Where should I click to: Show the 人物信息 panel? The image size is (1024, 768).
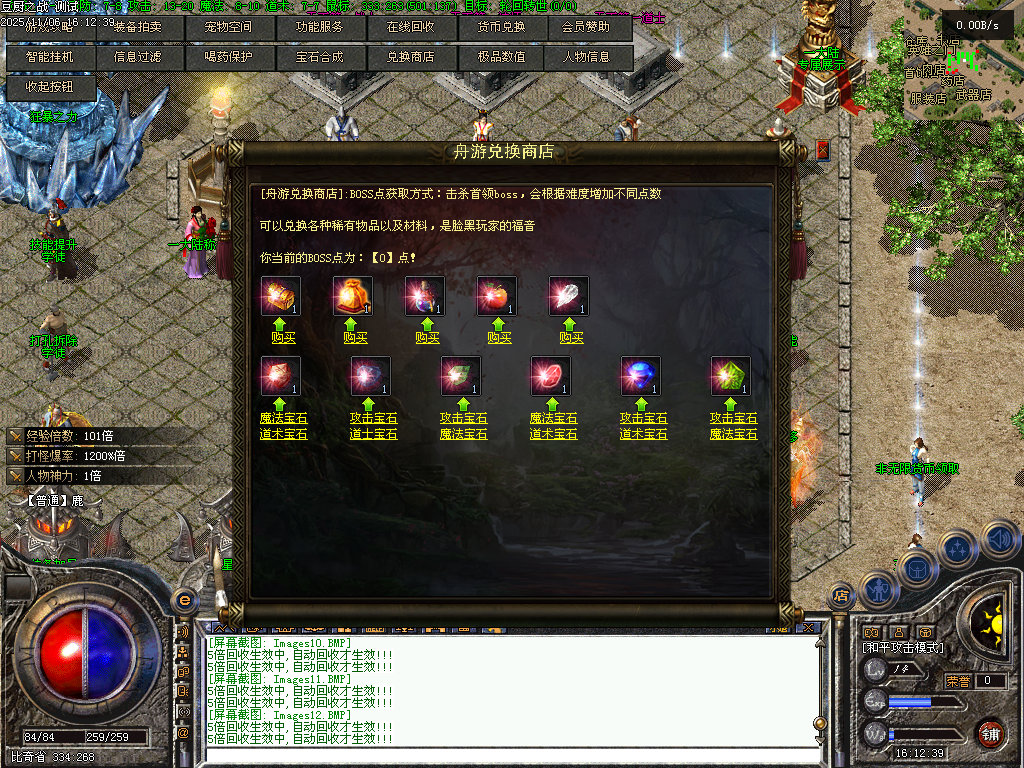coord(588,57)
